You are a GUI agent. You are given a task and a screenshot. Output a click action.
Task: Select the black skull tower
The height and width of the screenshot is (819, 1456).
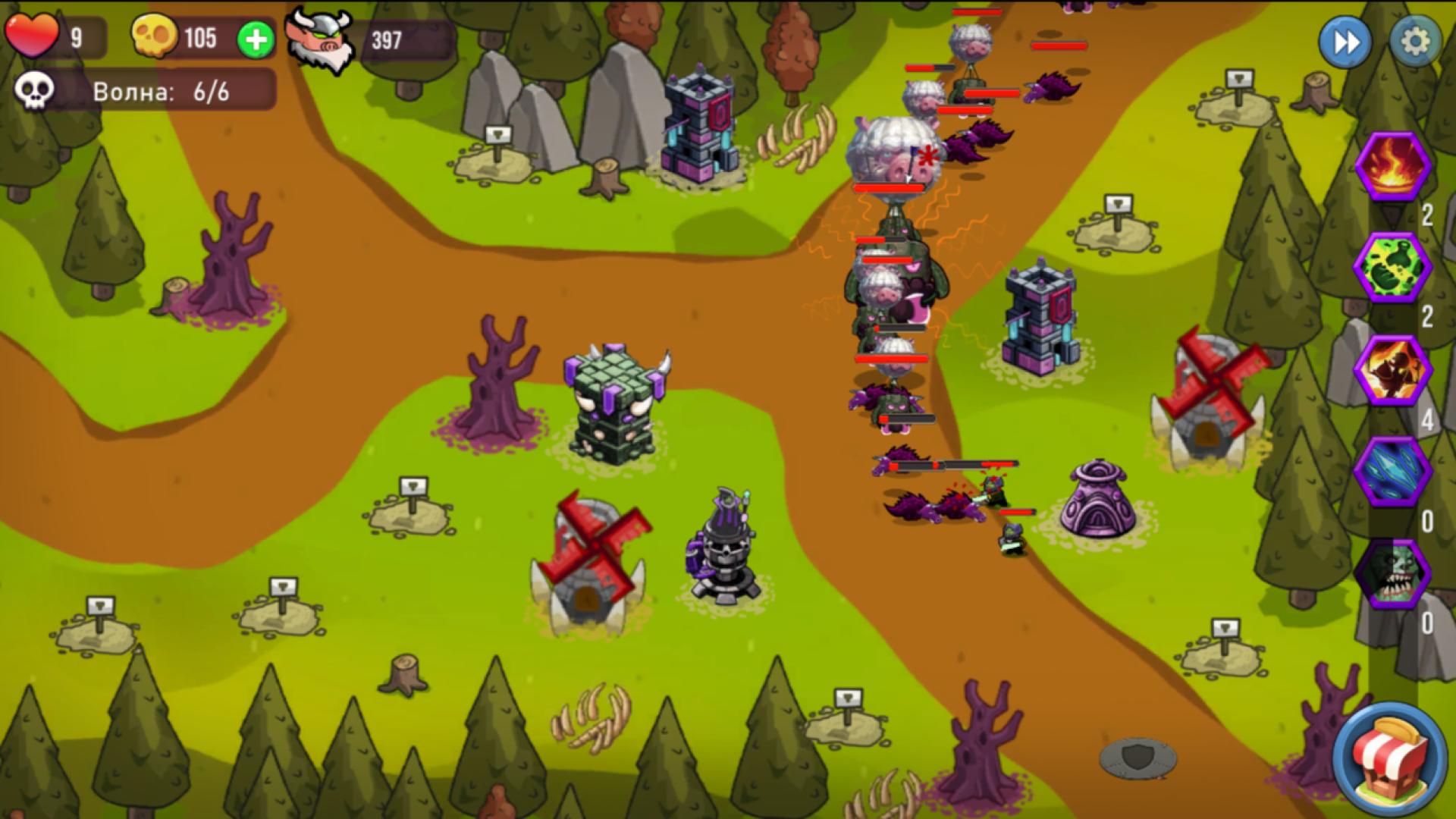724,546
